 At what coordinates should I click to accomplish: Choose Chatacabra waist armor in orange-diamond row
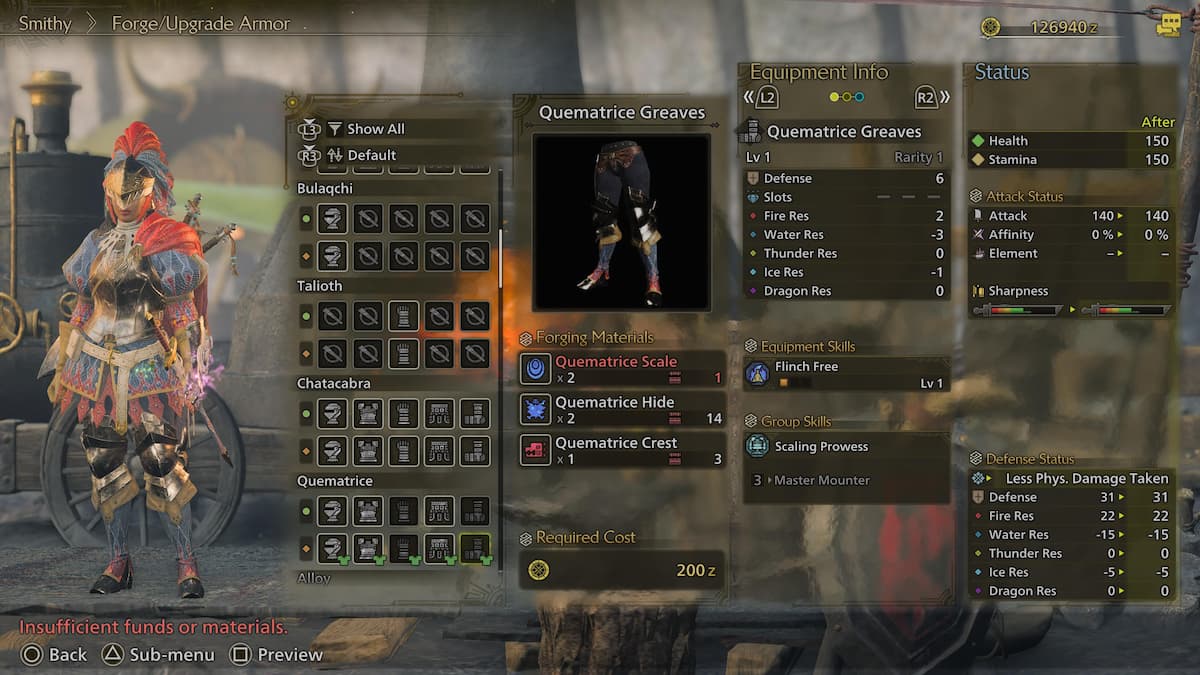(439, 451)
